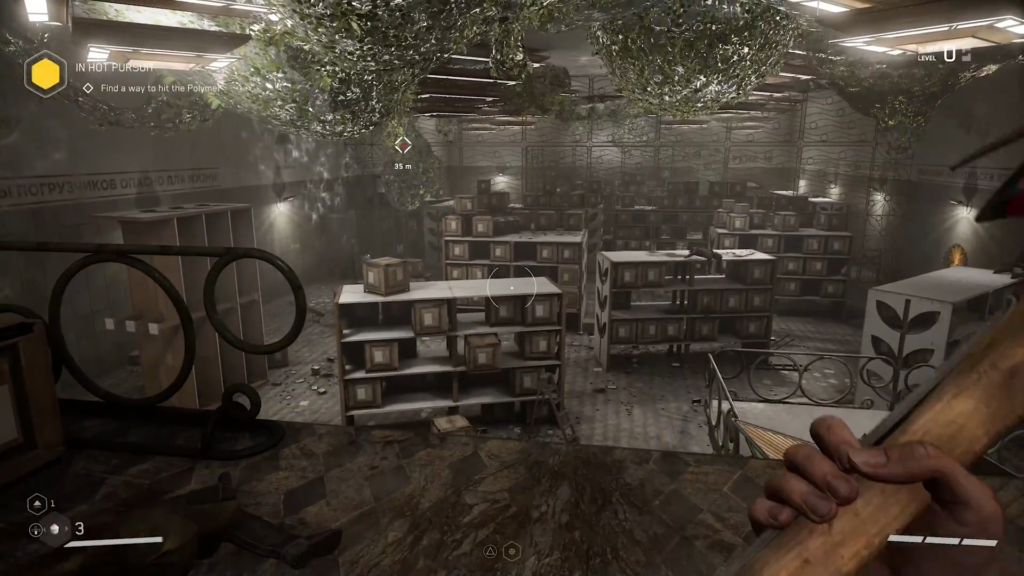Open the yellow hexagon quest tracker icon
Screen dimensions: 1024x576
coord(45,75)
